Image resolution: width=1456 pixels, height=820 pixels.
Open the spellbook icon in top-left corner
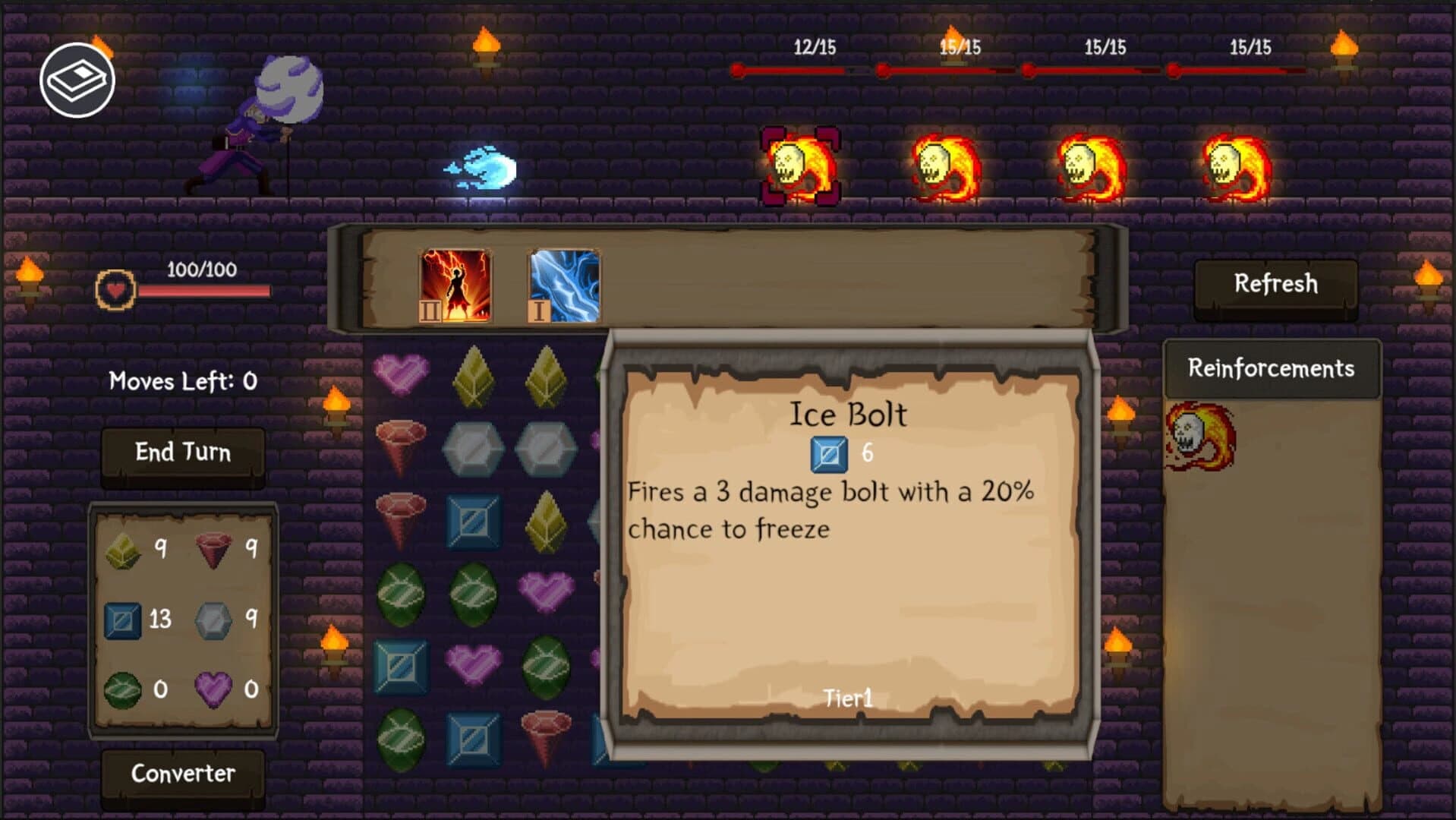[x=80, y=78]
